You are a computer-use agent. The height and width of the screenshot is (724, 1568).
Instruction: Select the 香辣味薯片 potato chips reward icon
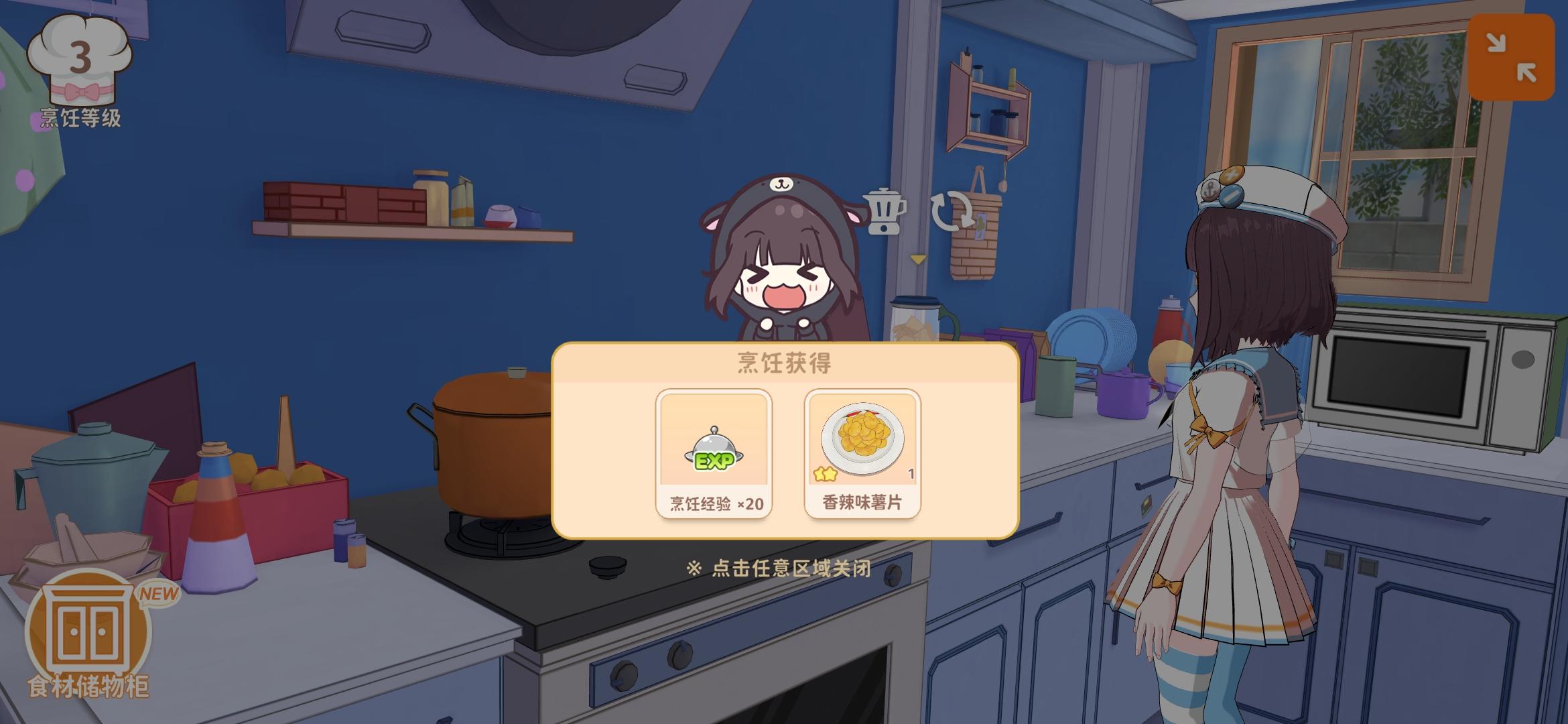(x=861, y=439)
